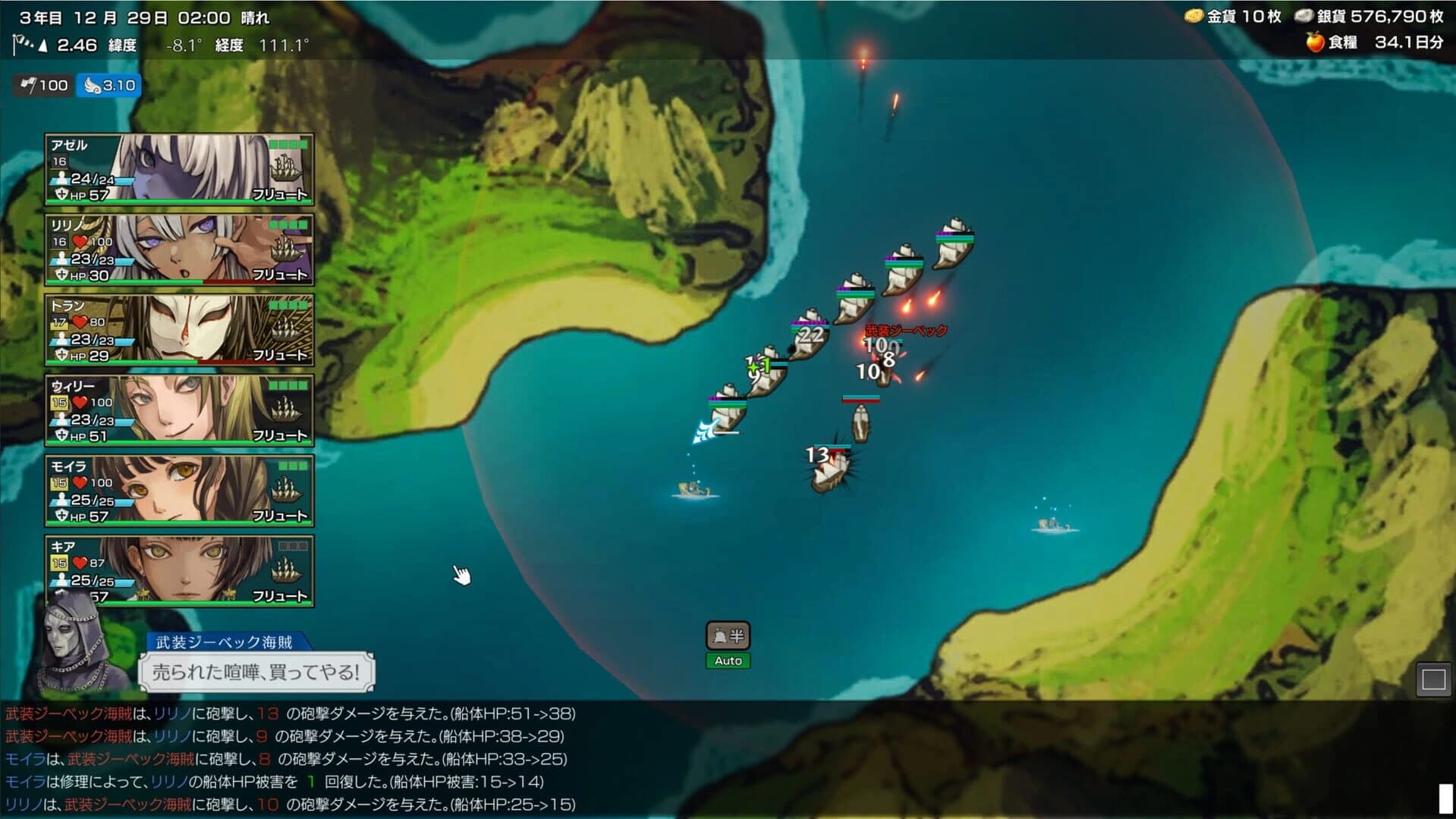Toggle the blue sail speed 3.10 indicator

(108, 86)
